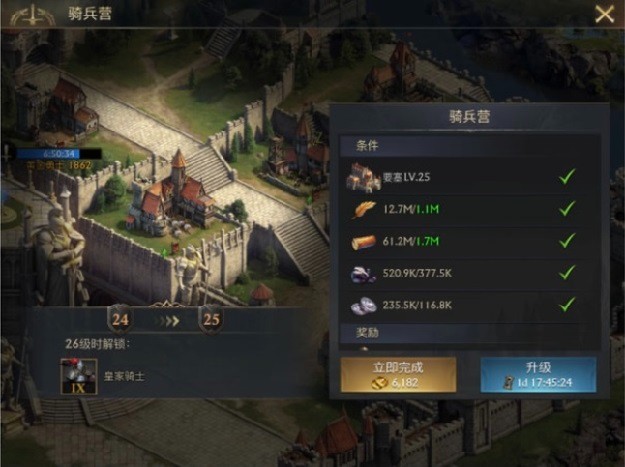Pick the 235.5K silver requirement row
This screenshot has height=467, width=625.
pyautogui.click(x=468, y=305)
